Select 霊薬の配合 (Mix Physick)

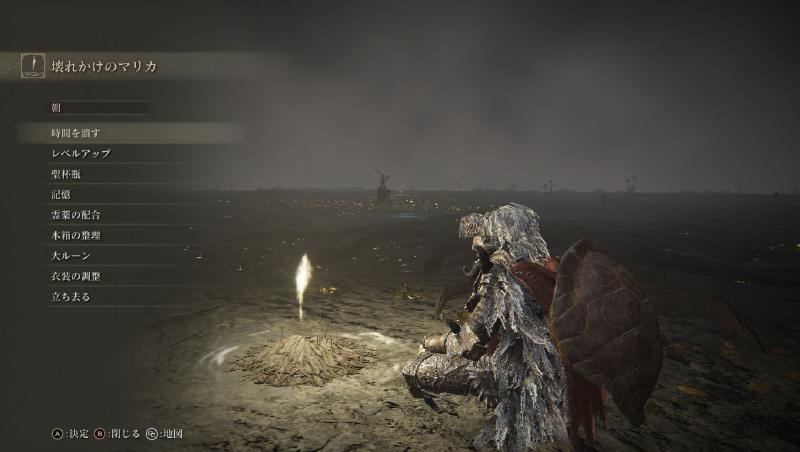tap(76, 215)
